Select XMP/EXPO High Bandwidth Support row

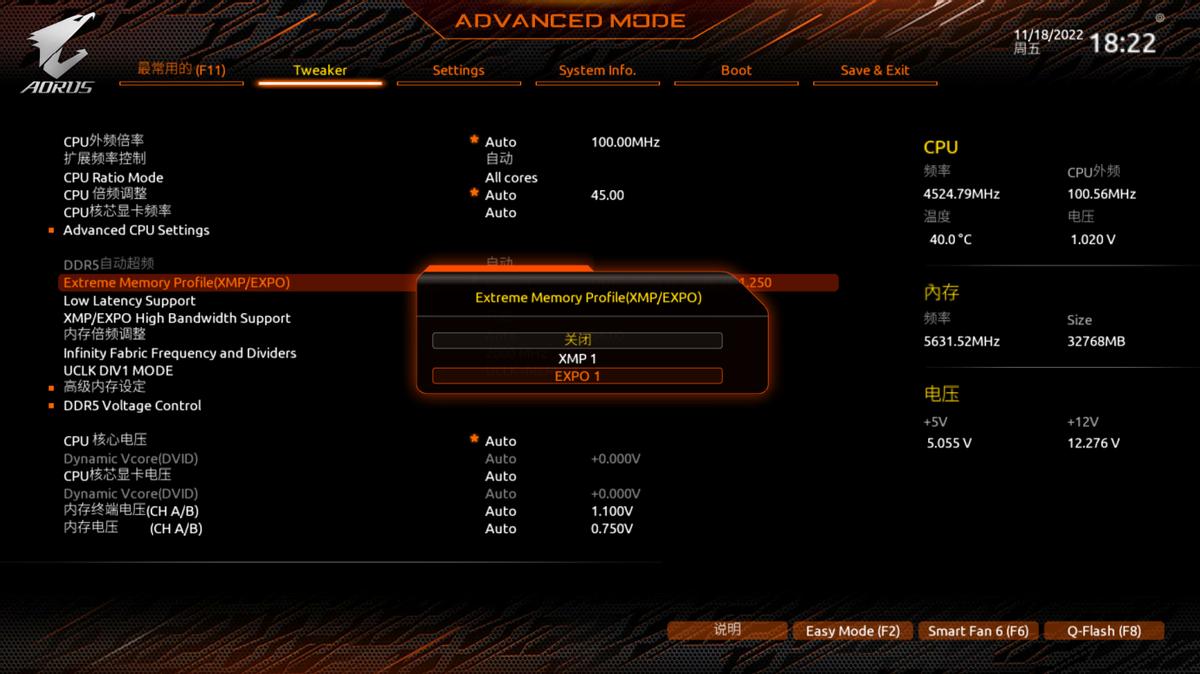[177, 318]
